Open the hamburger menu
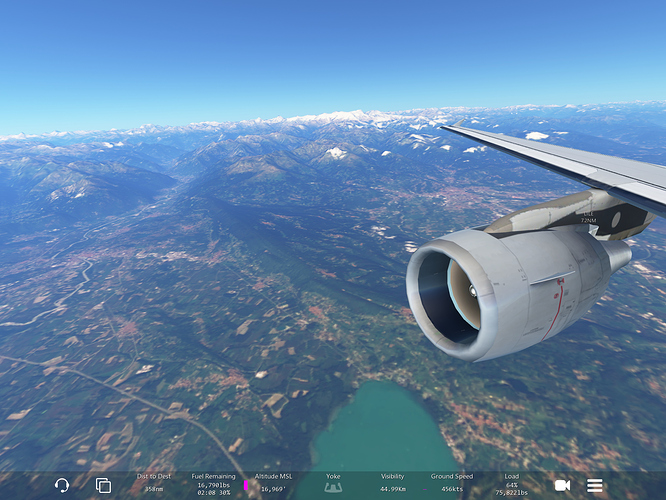This screenshot has height=500, width=666. pos(595,485)
